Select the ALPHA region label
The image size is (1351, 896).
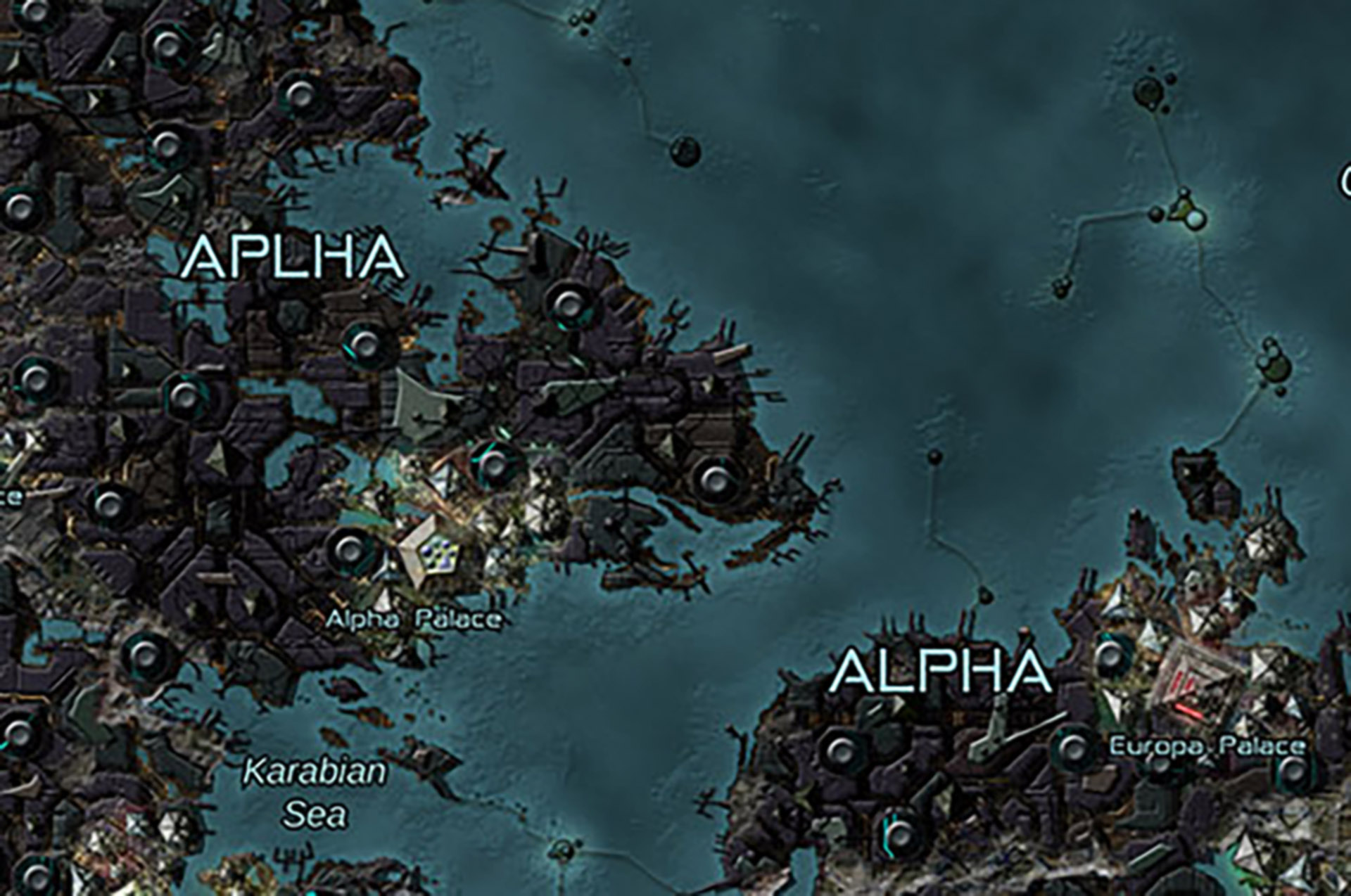(941, 671)
